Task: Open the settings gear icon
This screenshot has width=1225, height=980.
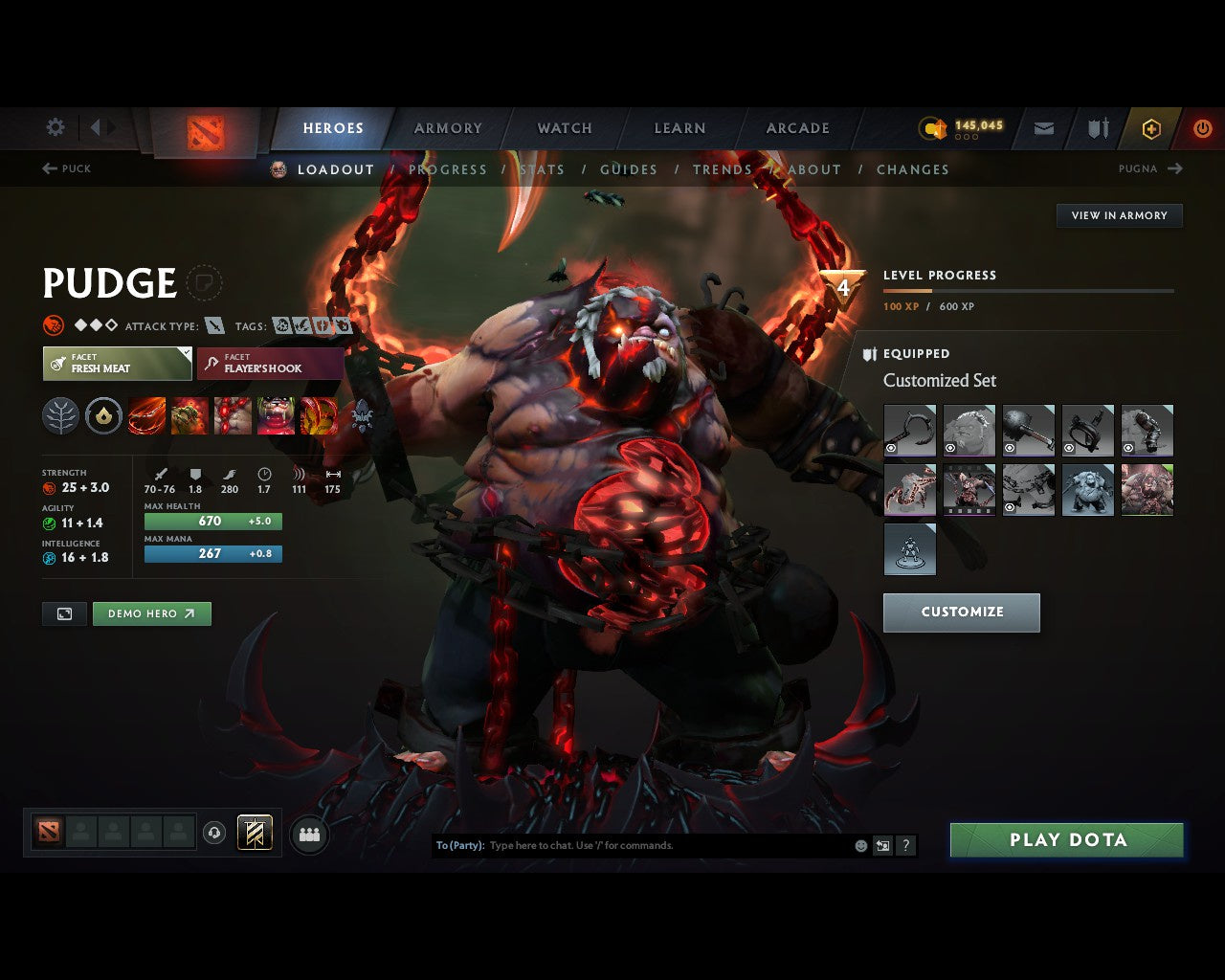Action: tap(55, 127)
